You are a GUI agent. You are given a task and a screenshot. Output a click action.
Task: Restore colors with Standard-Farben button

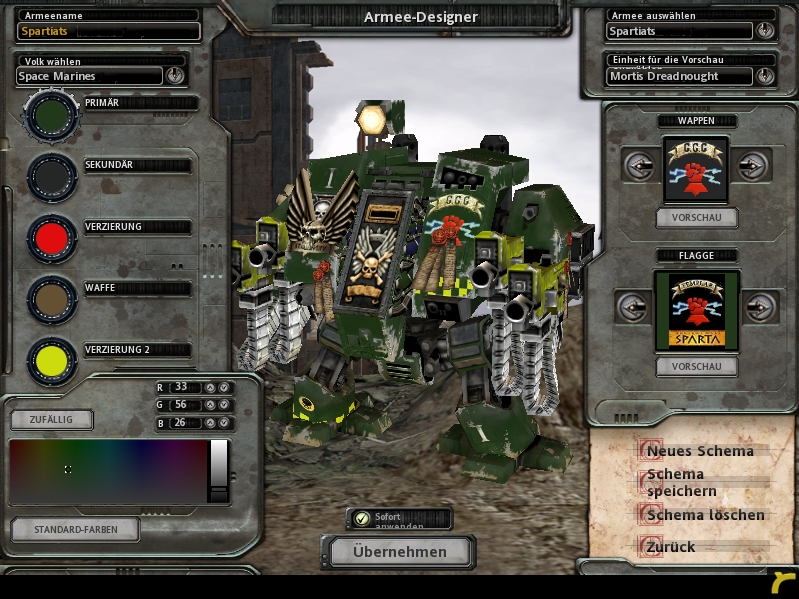[x=75, y=529]
